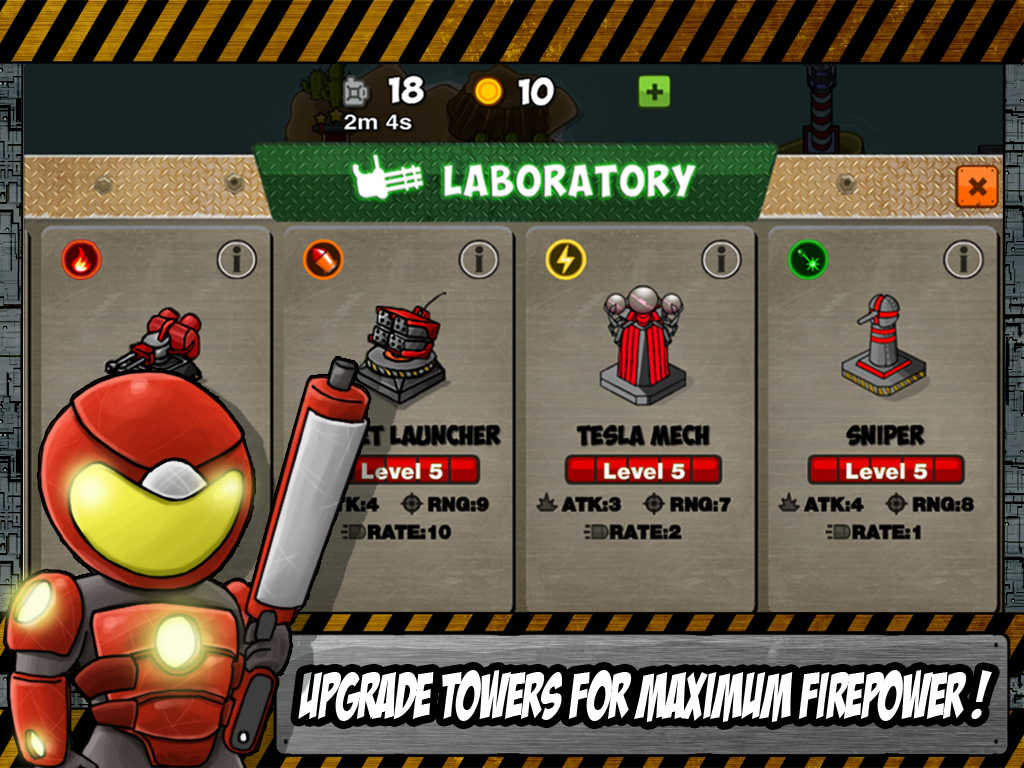This screenshot has width=1024, height=768.
Task: Click the Tesla Mech Level 5 upgrade bar
Action: (643, 470)
